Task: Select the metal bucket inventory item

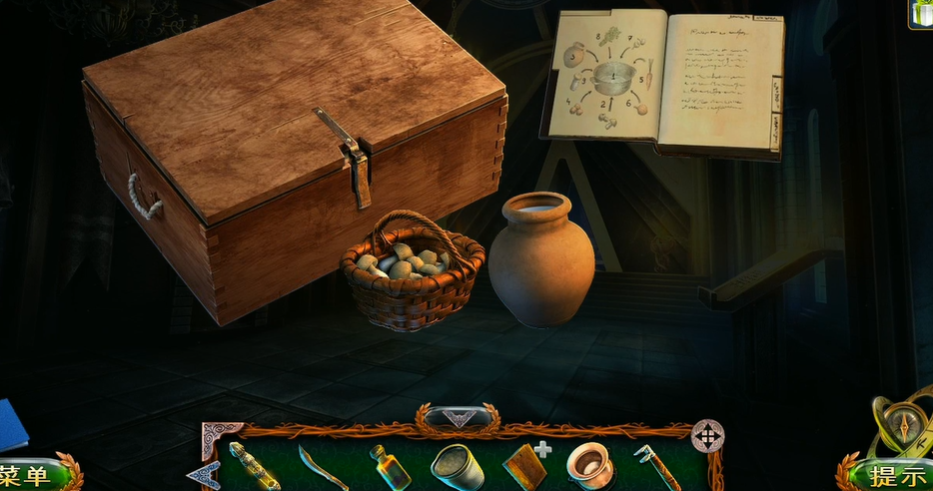Action: tap(456, 466)
